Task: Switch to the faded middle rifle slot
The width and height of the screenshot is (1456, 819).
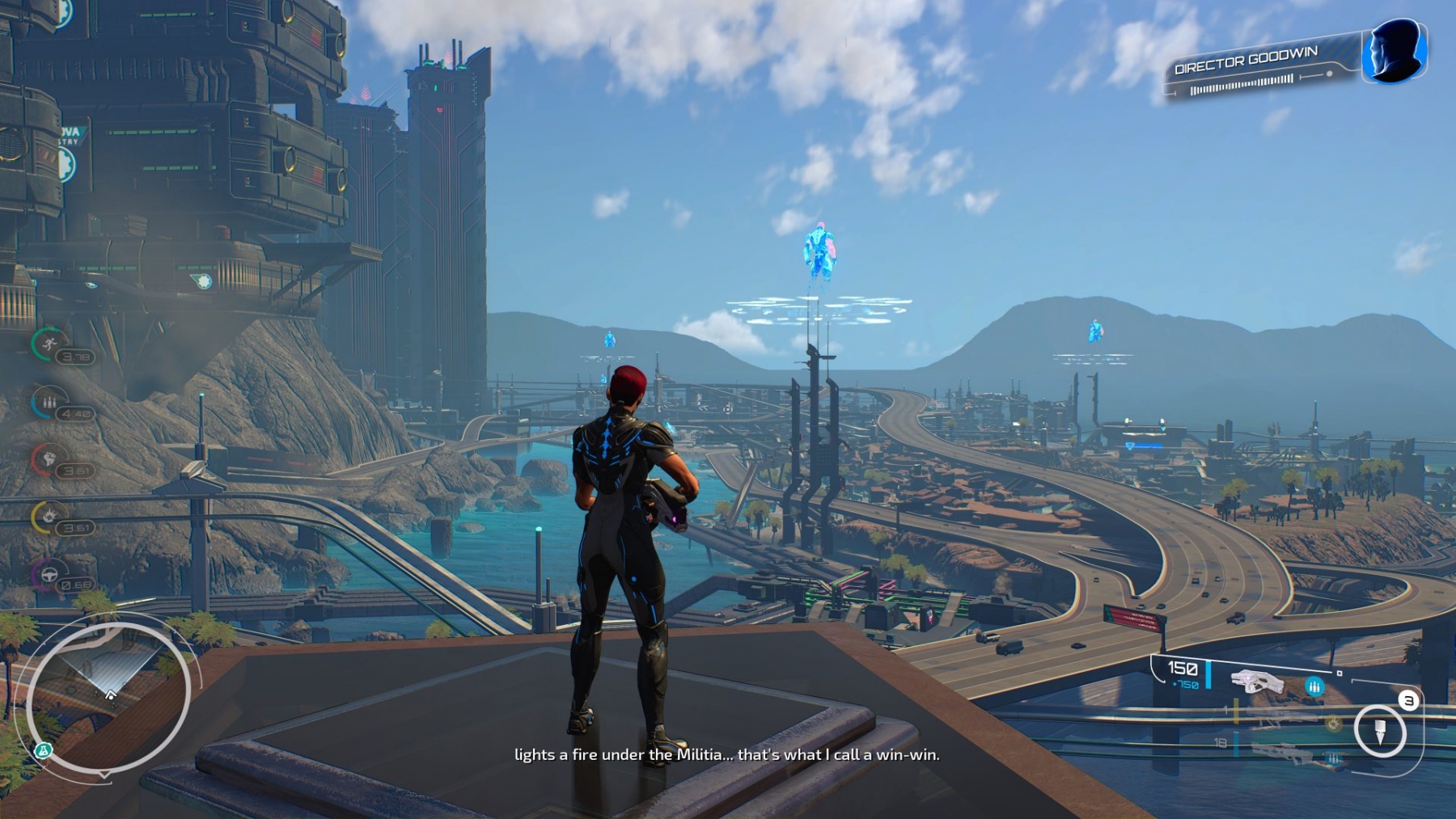Action: 1282,716
